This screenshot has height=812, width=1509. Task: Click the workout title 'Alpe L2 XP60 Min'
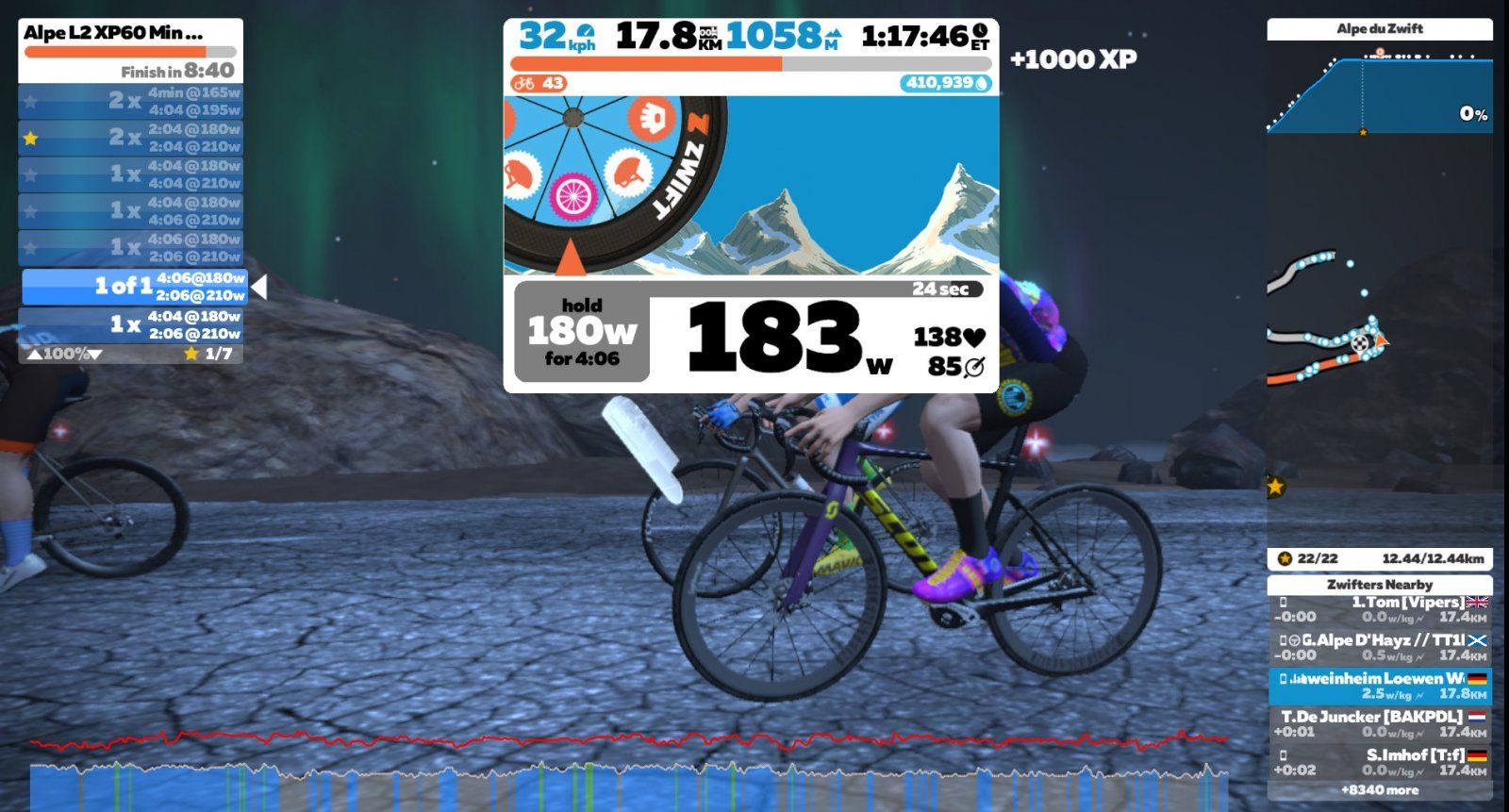click(x=113, y=33)
